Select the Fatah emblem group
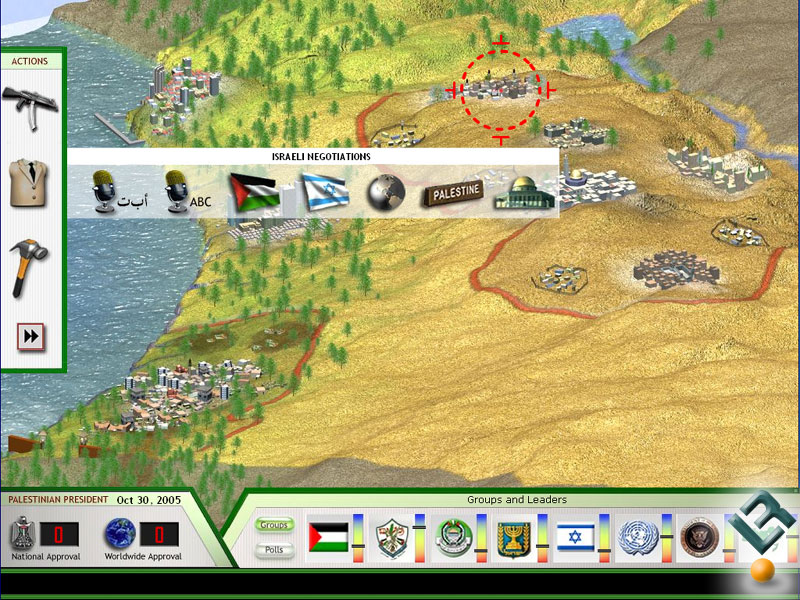 coord(392,538)
